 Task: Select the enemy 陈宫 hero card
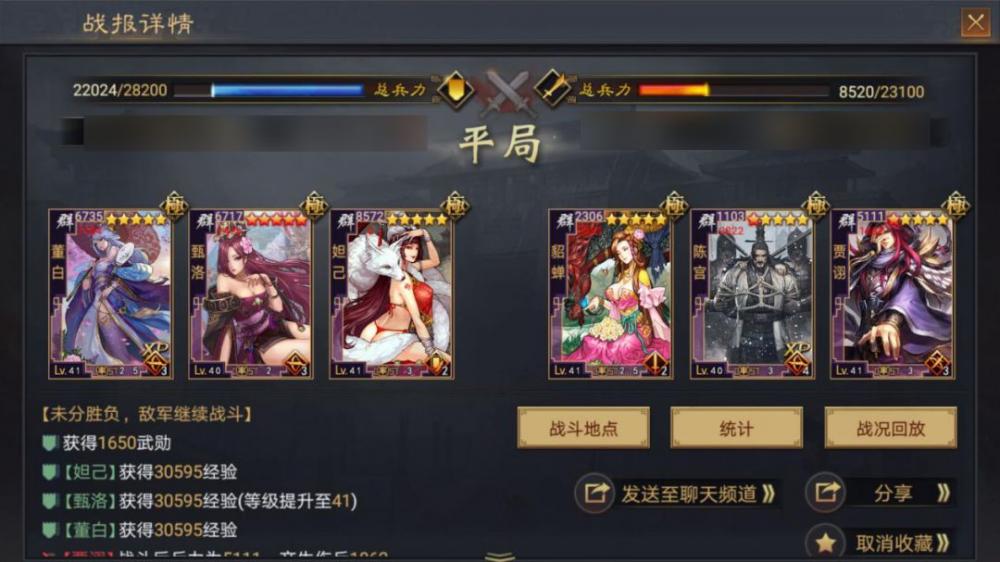click(x=751, y=294)
